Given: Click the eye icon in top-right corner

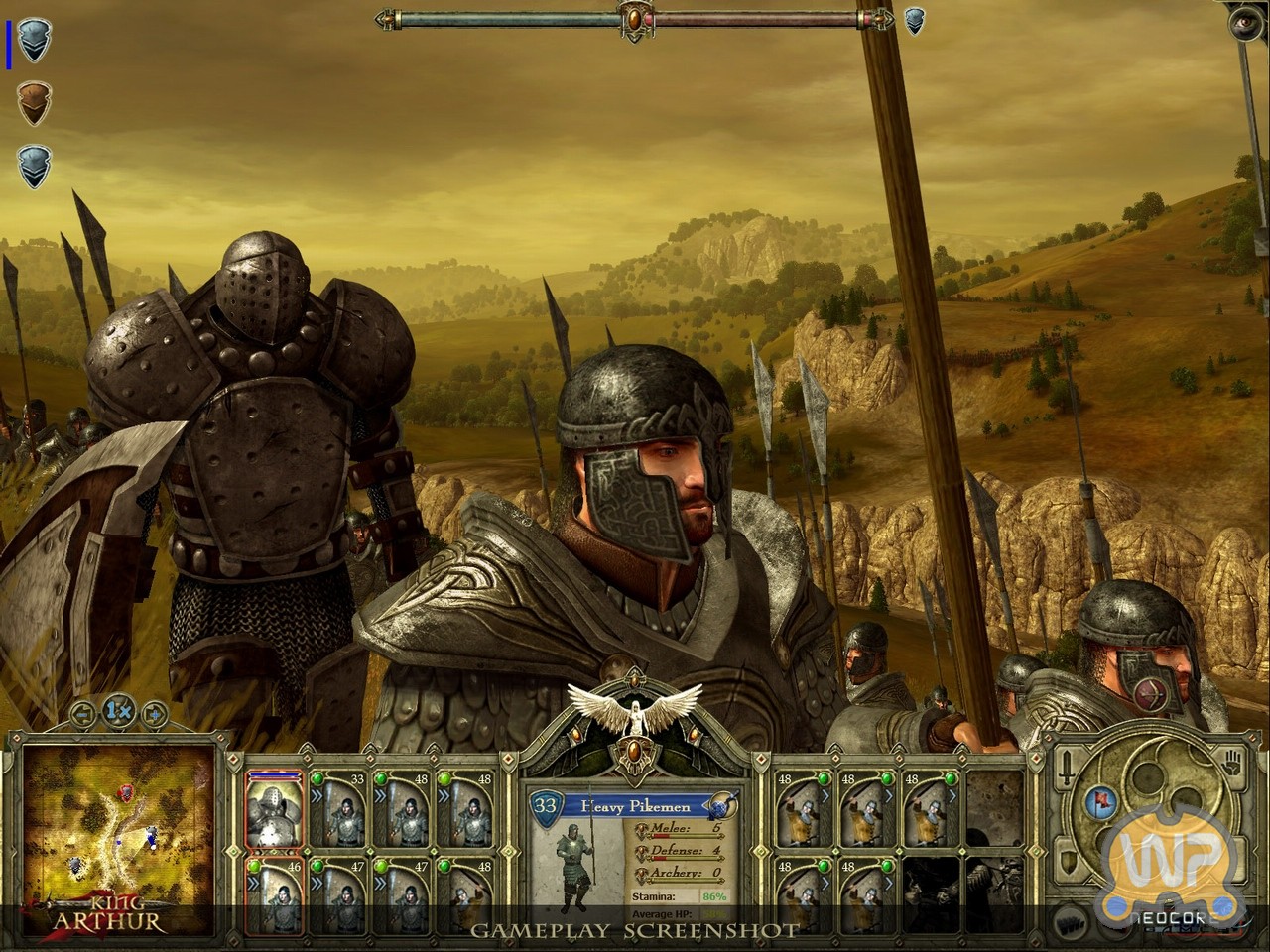Looking at the screenshot, I should [x=1246, y=22].
